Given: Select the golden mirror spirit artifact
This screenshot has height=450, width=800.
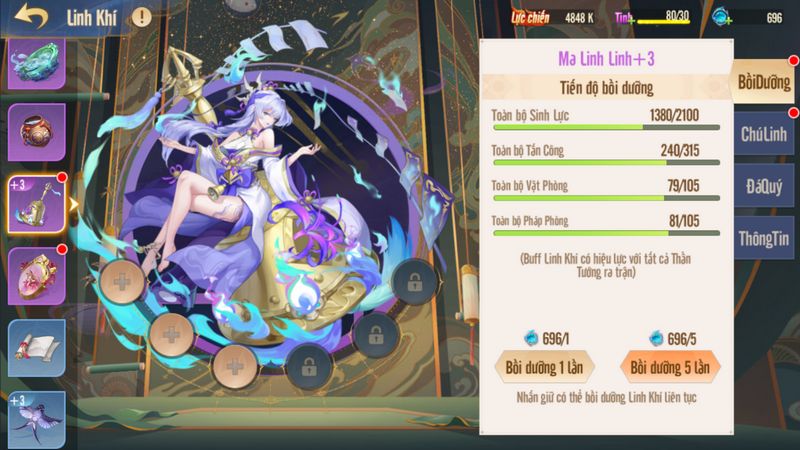Looking at the screenshot, I should pos(37,275).
